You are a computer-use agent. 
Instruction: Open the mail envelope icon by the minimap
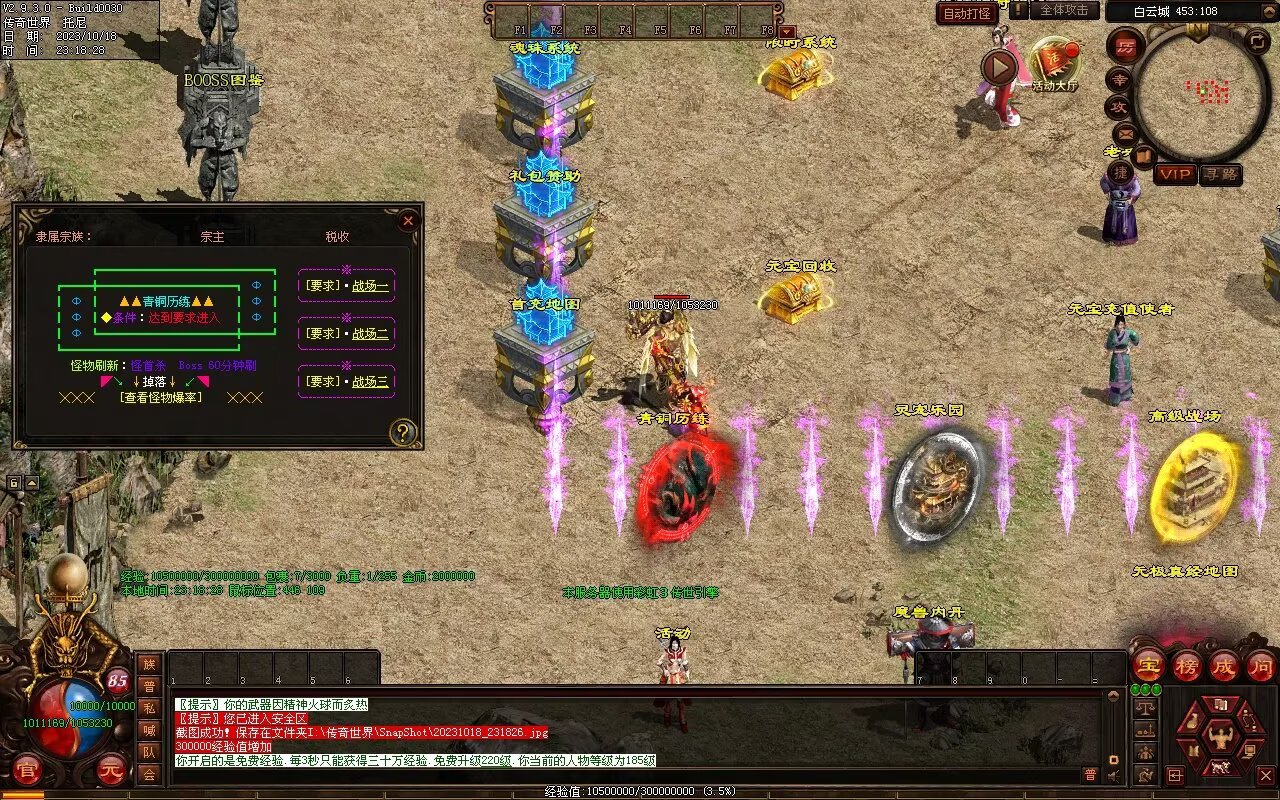pyautogui.click(x=1125, y=132)
